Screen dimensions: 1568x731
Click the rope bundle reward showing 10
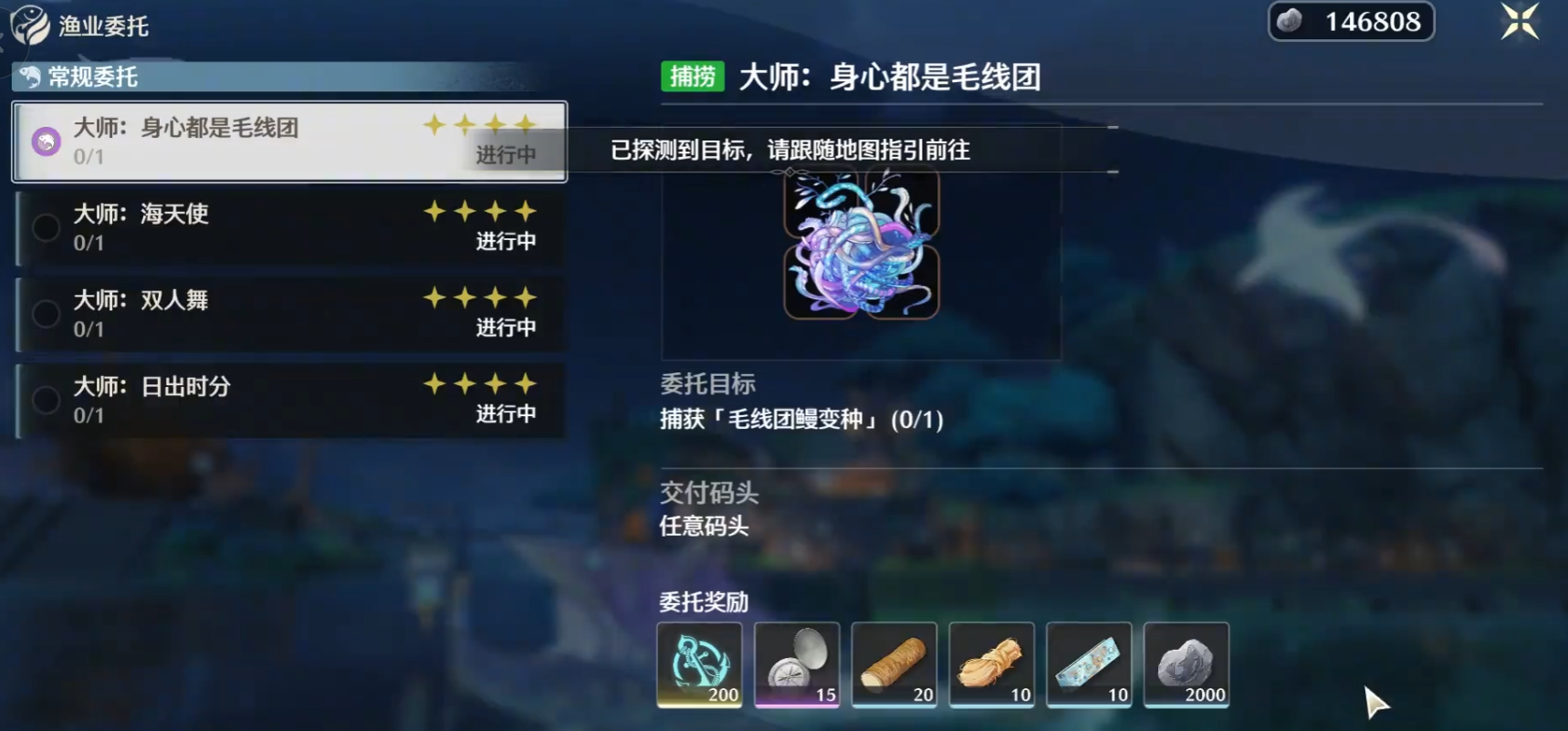coord(992,664)
